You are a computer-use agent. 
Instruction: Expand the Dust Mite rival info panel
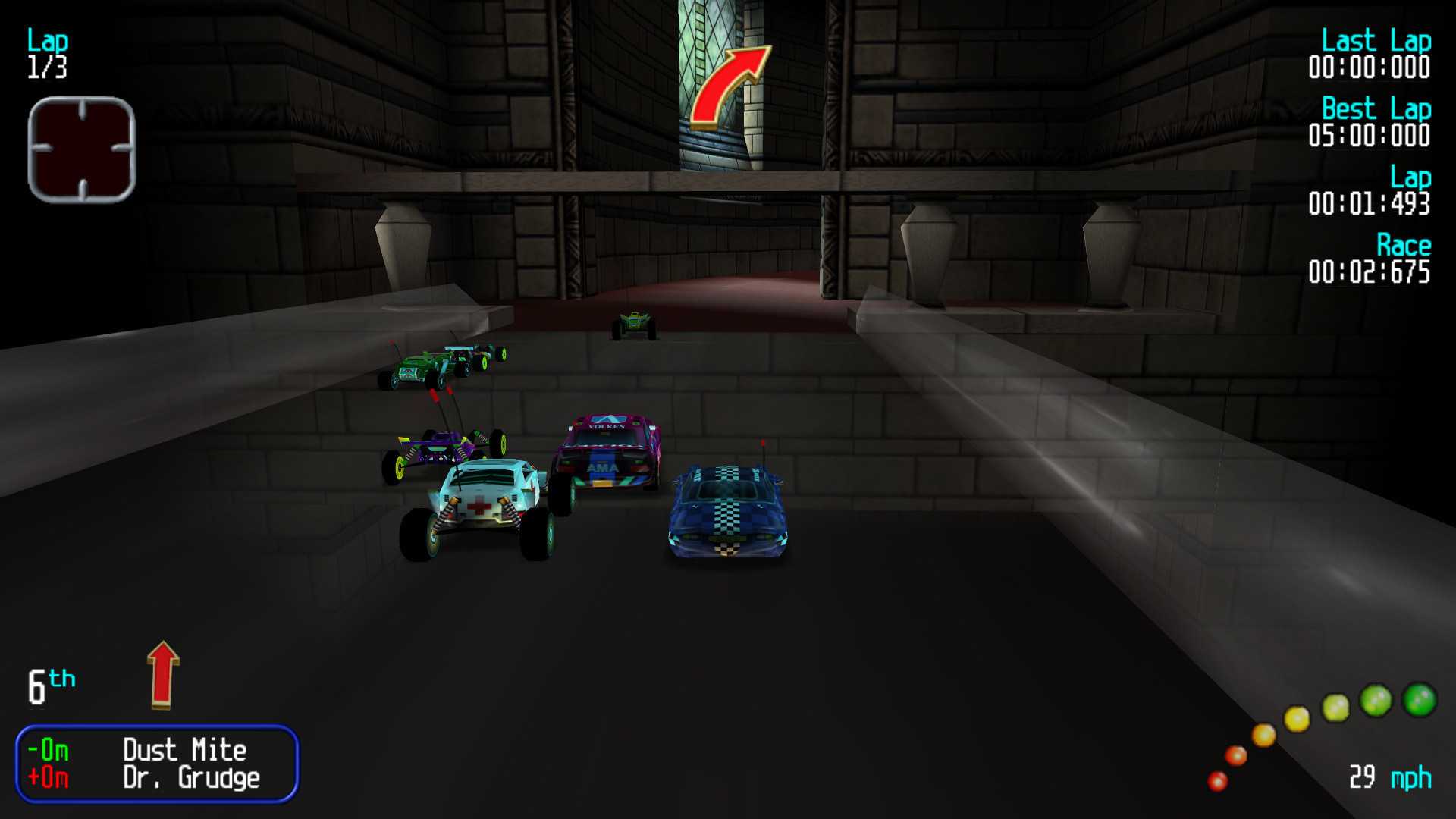158,764
